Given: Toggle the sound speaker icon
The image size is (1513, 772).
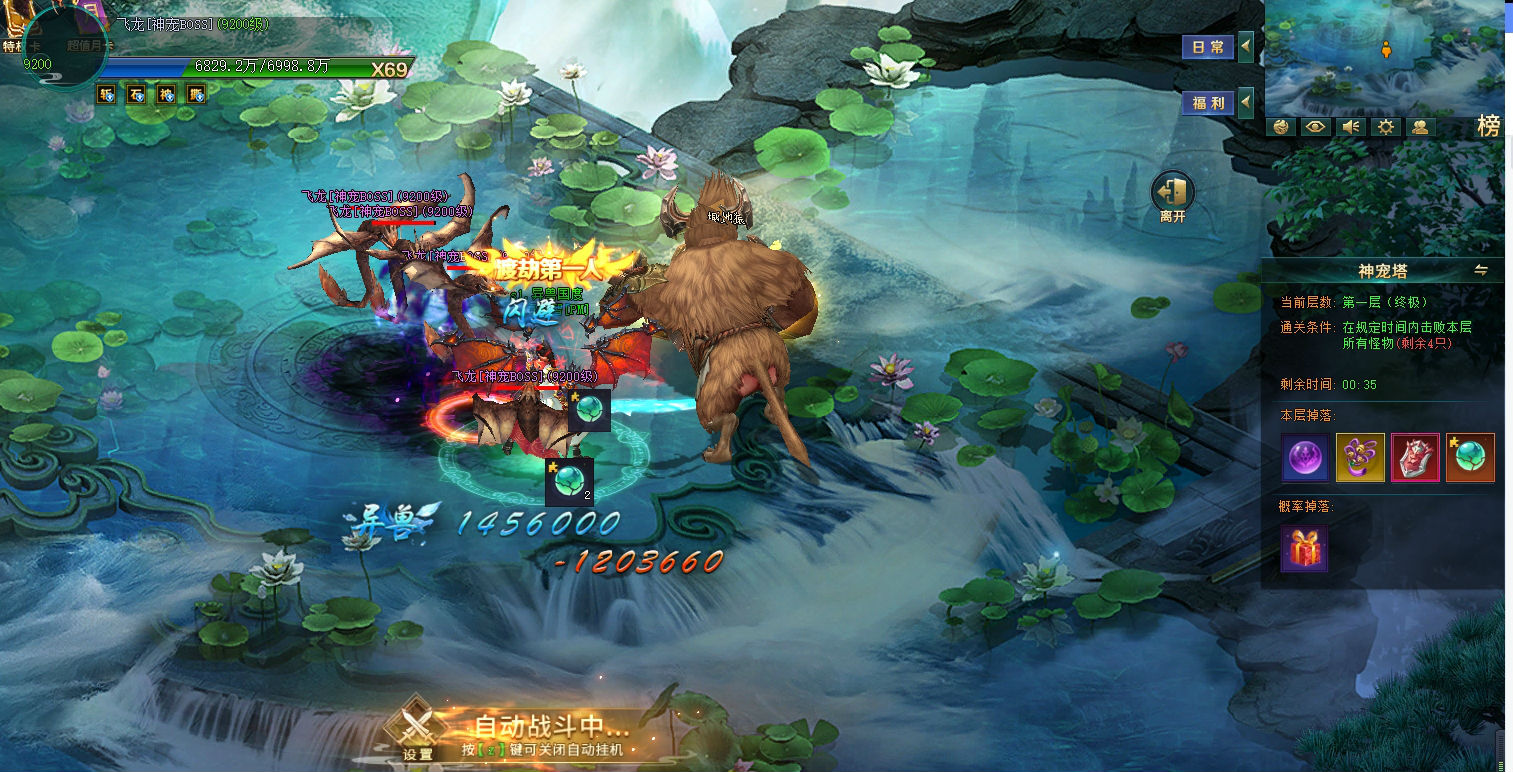Looking at the screenshot, I should pos(1350,127).
